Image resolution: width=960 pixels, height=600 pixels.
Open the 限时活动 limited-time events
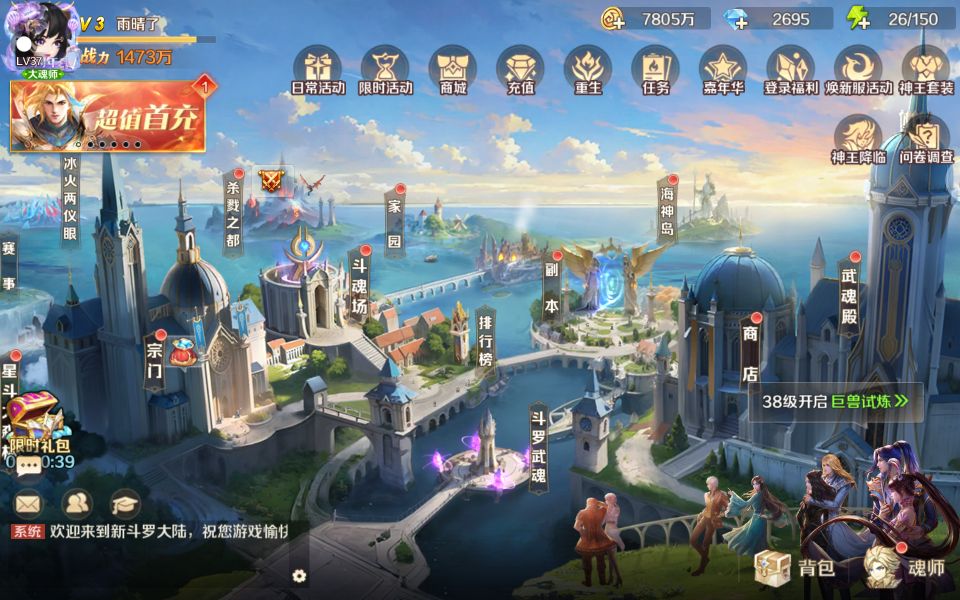pyautogui.click(x=385, y=69)
